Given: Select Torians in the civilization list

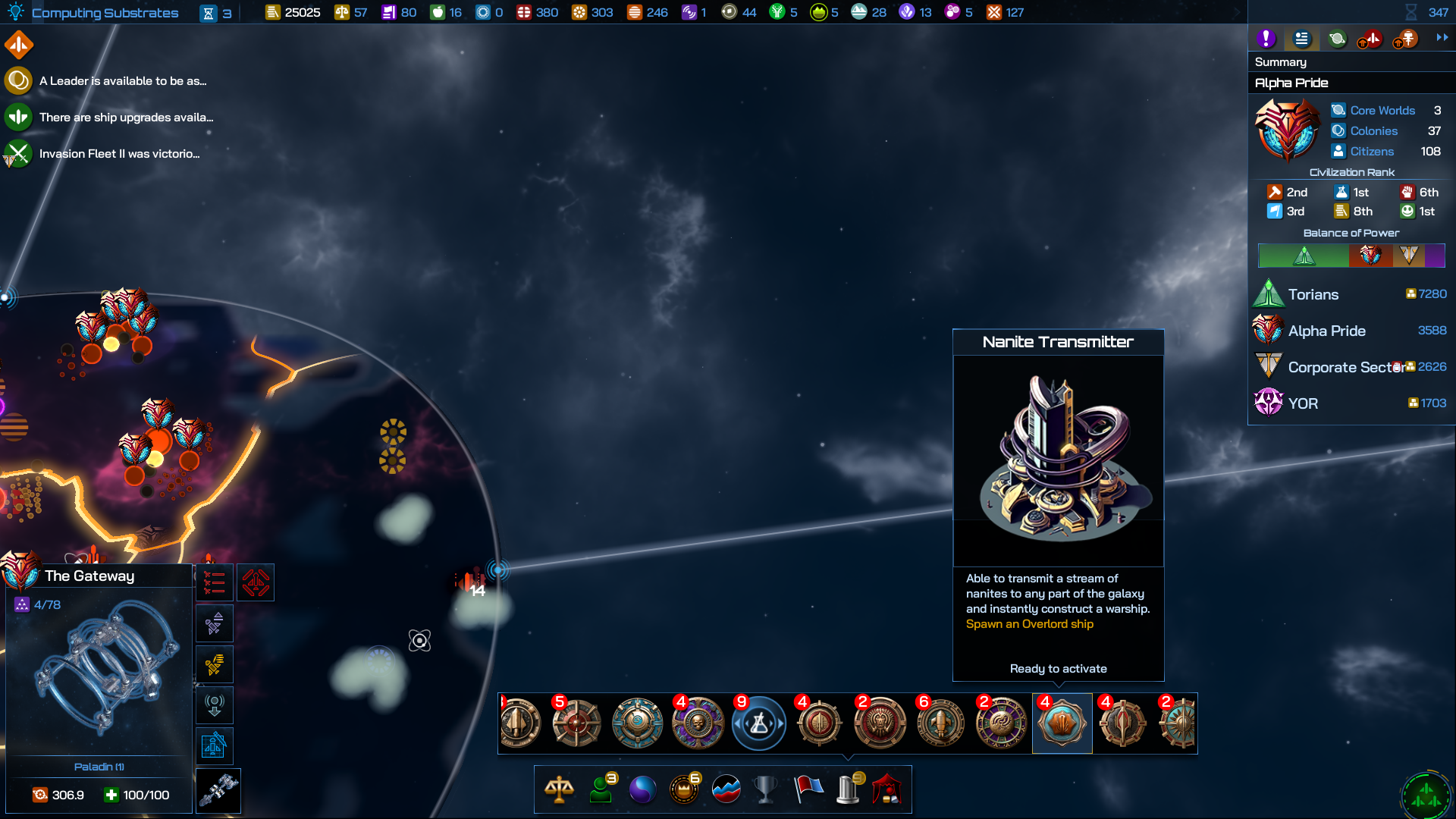Looking at the screenshot, I should 1313,294.
